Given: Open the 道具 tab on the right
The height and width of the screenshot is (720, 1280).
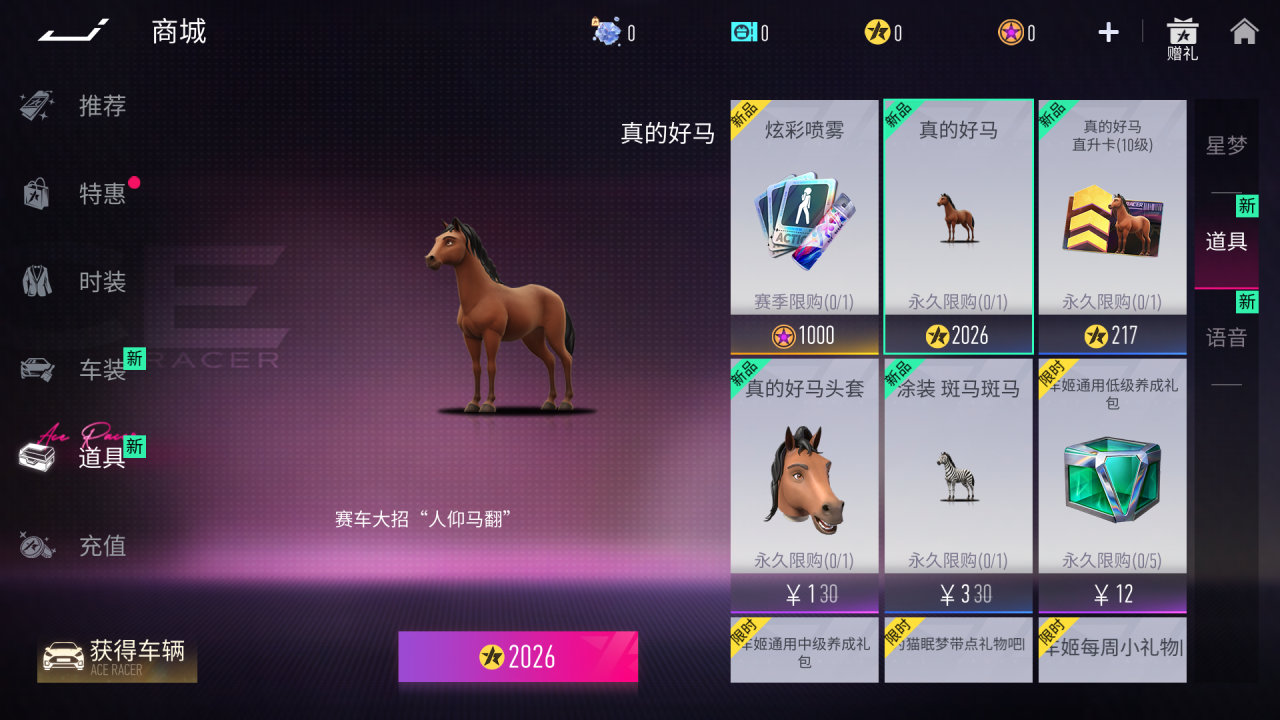Looking at the screenshot, I should coord(1227,240).
